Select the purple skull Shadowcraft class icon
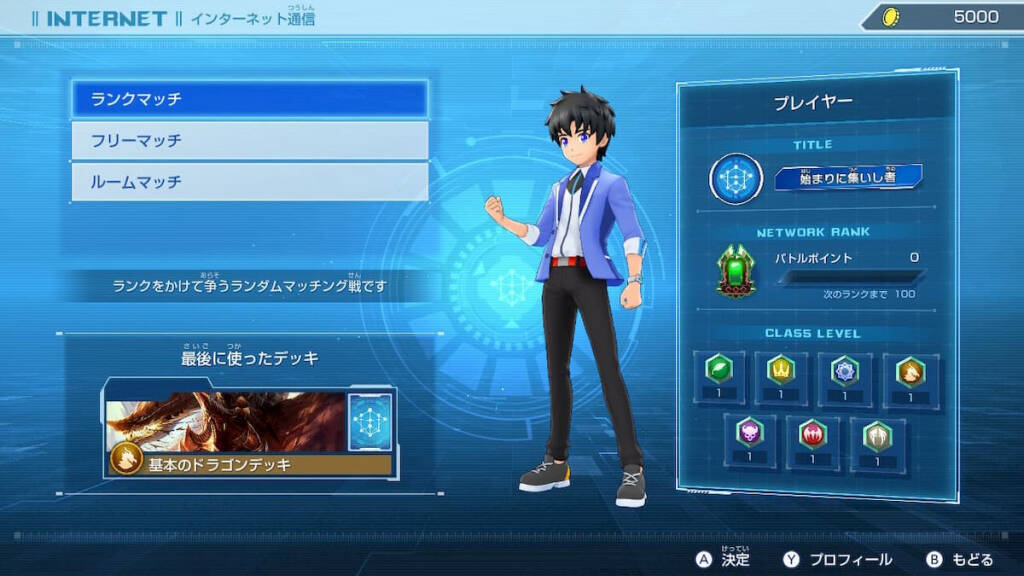1024x576 pixels. click(x=750, y=433)
